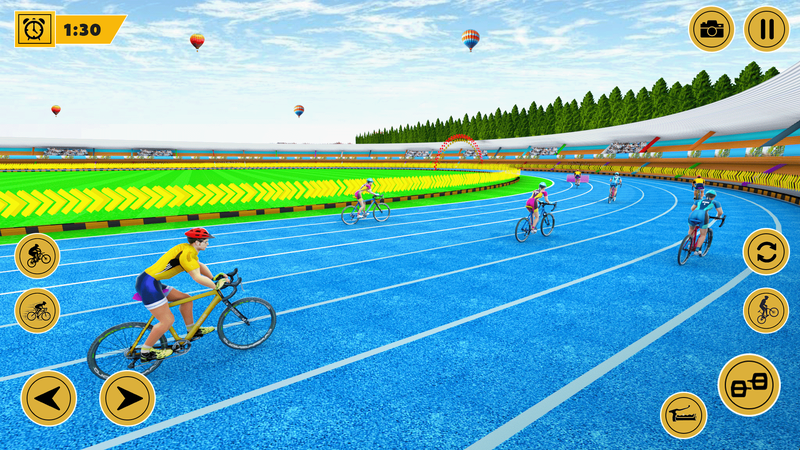The height and width of the screenshot is (450, 800).
Task: Hit the pedals accelerate button
Action: pyautogui.click(x=748, y=385)
